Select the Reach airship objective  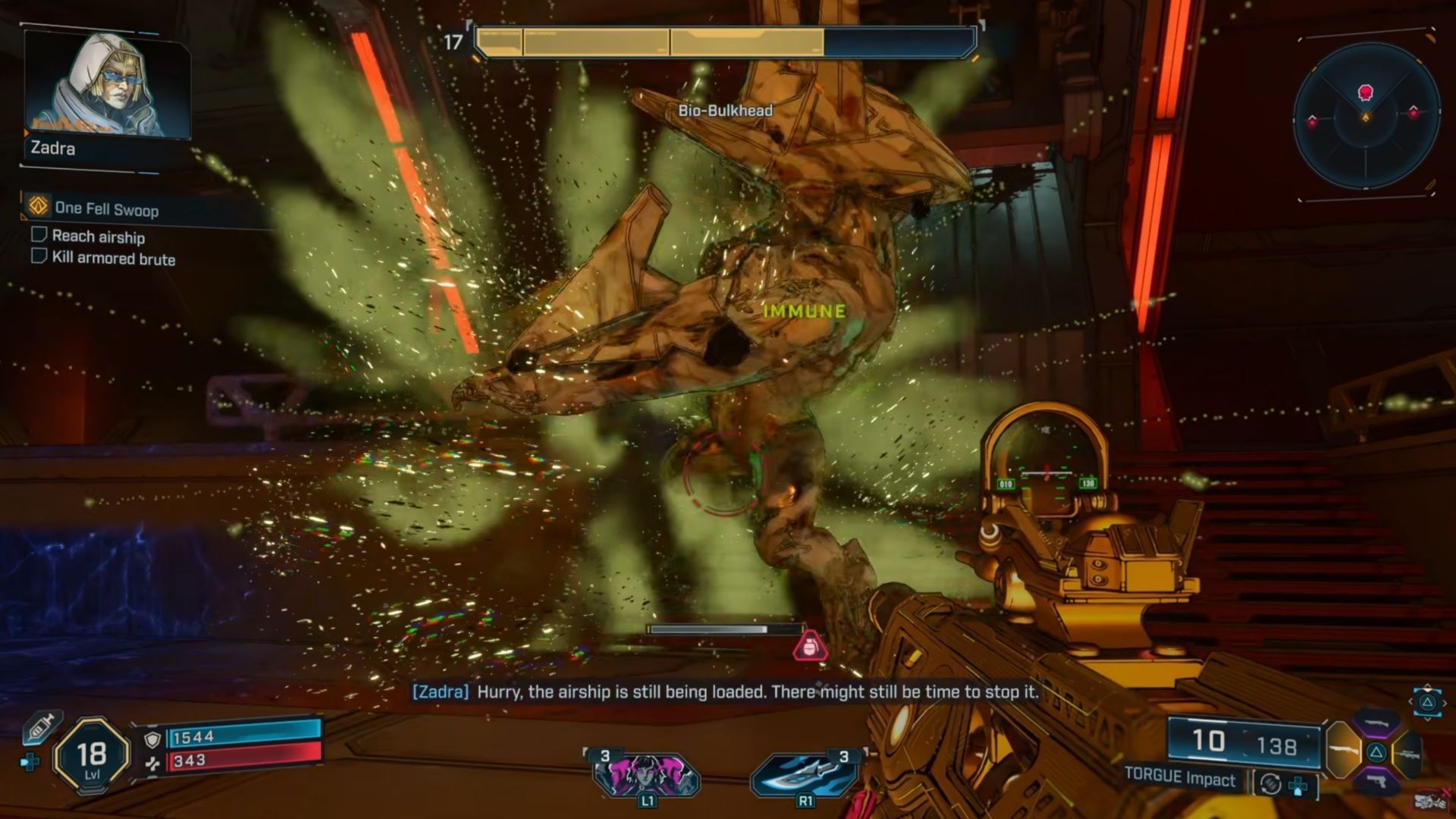[98, 237]
